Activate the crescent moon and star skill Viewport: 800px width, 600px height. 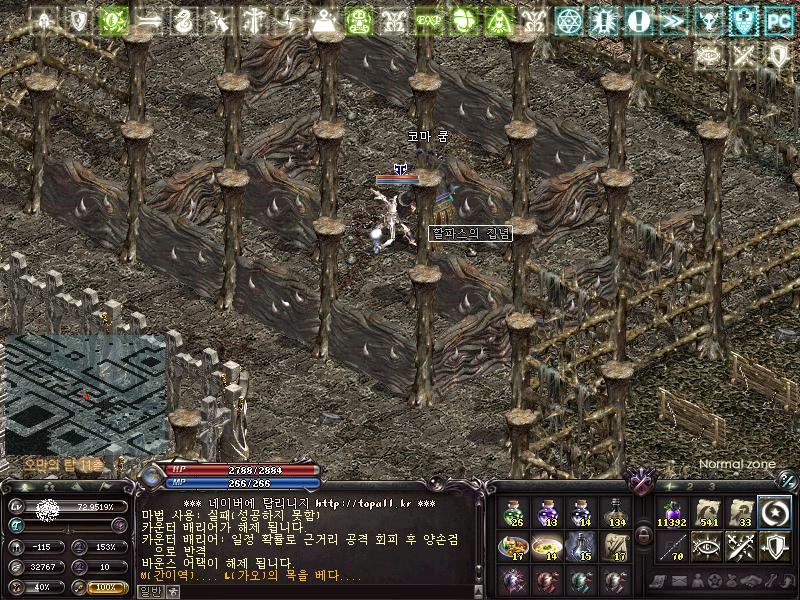774,513
